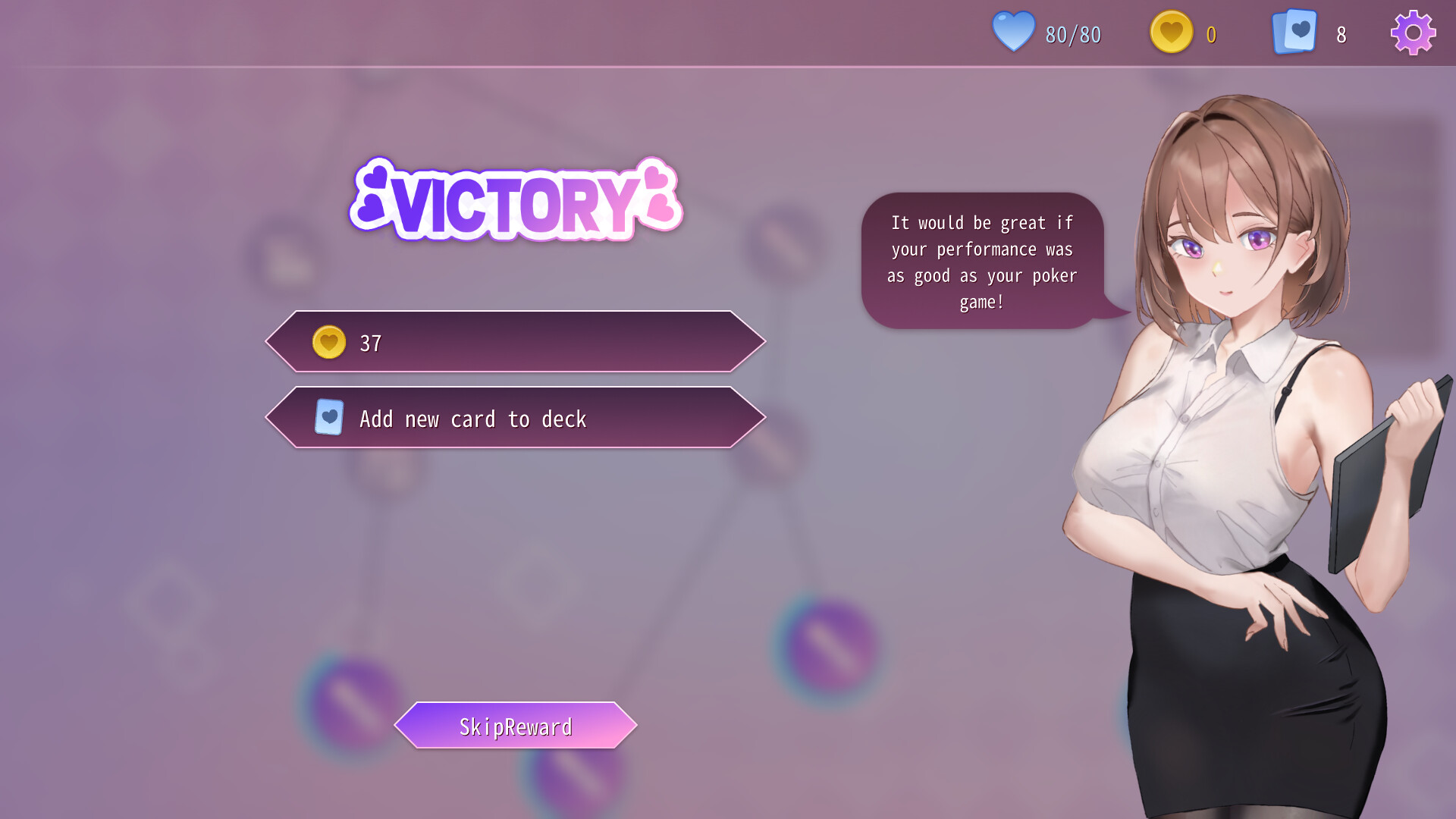
Task: Select the gold heart coin currency icon
Action: pyautogui.click(x=1171, y=32)
